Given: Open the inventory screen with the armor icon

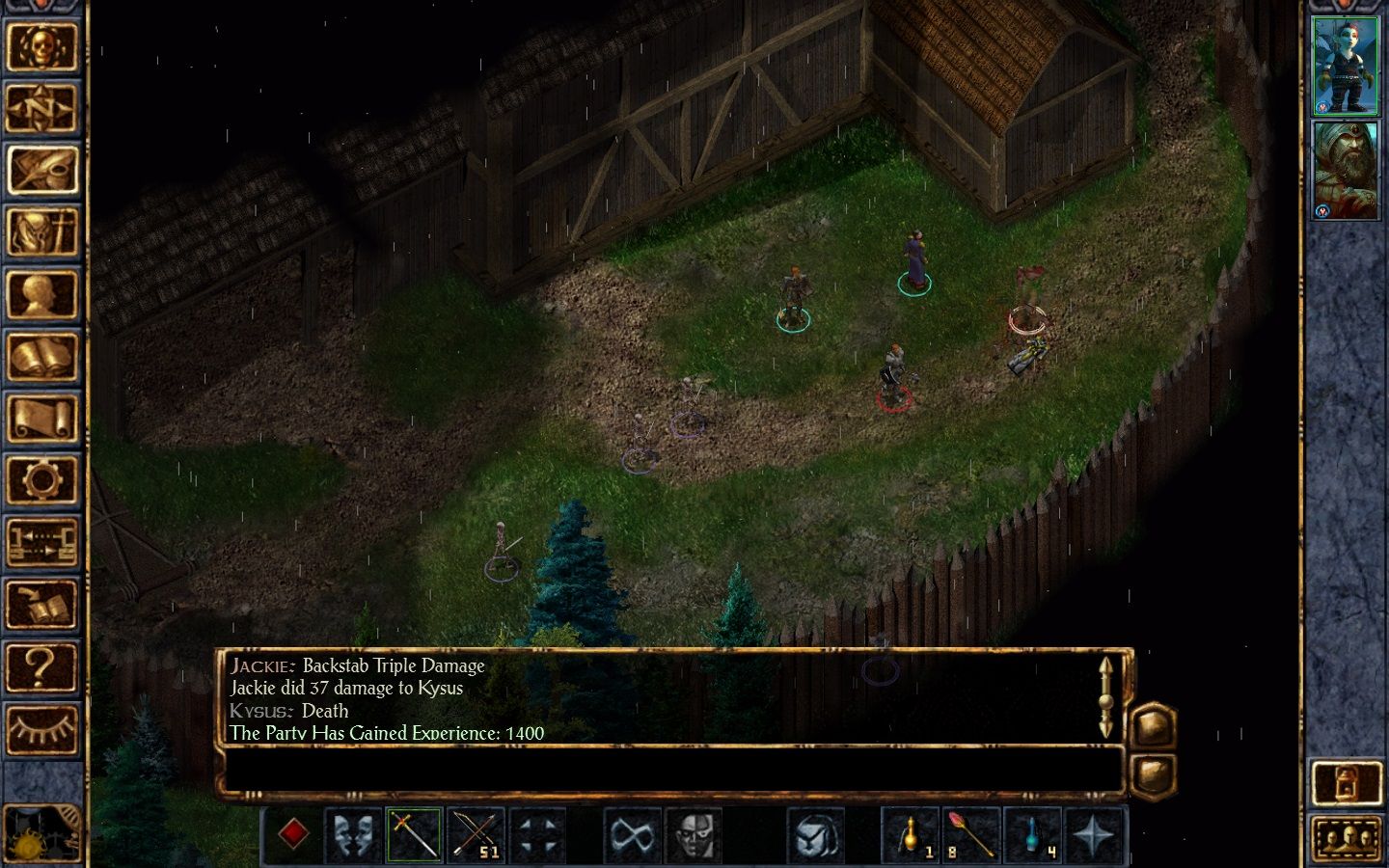Looking at the screenshot, I should click(41, 232).
